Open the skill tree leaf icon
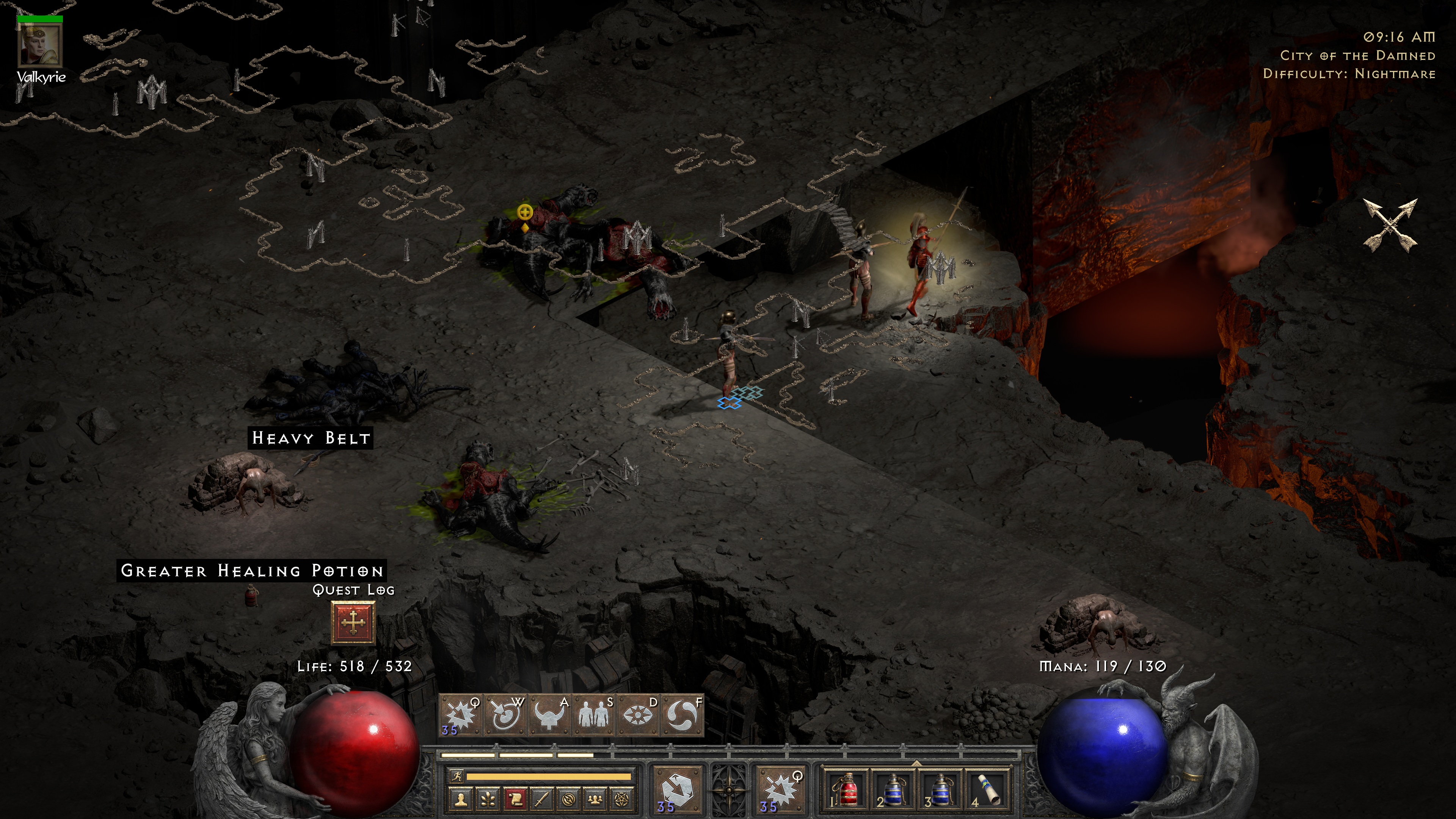The height and width of the screenshot is (819, 1456). coord(488,799)
